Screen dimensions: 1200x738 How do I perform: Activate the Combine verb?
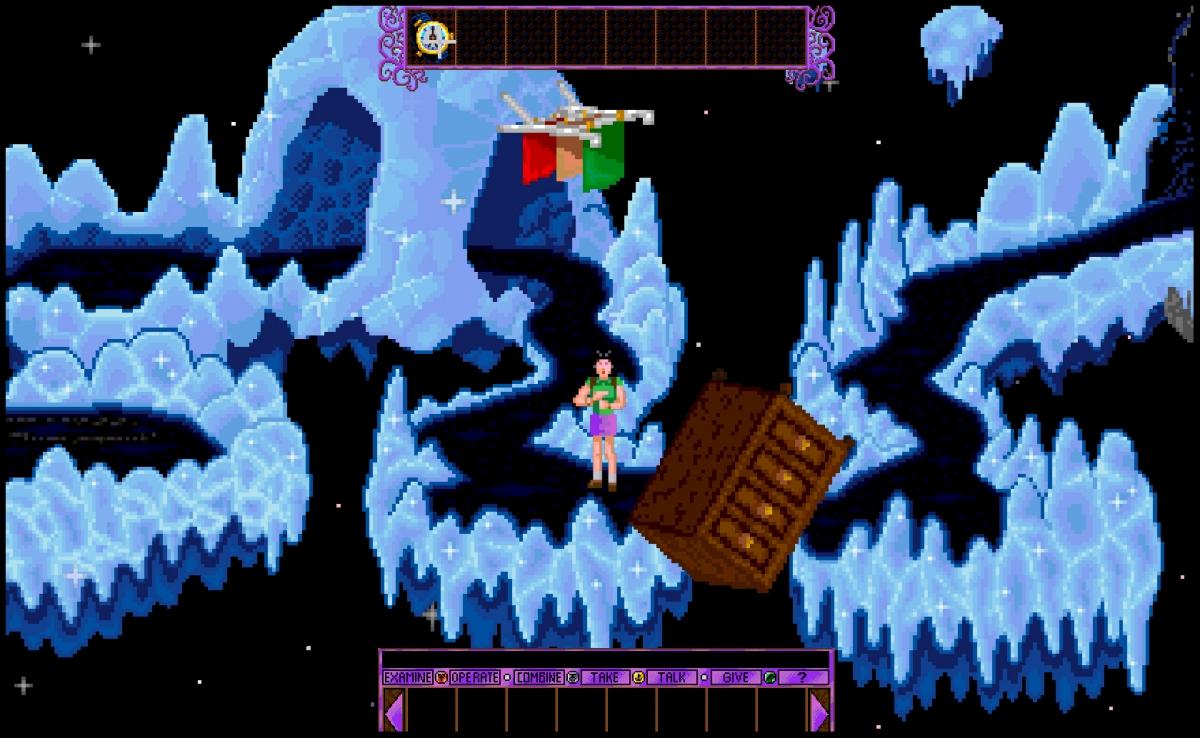coord(539,677)
